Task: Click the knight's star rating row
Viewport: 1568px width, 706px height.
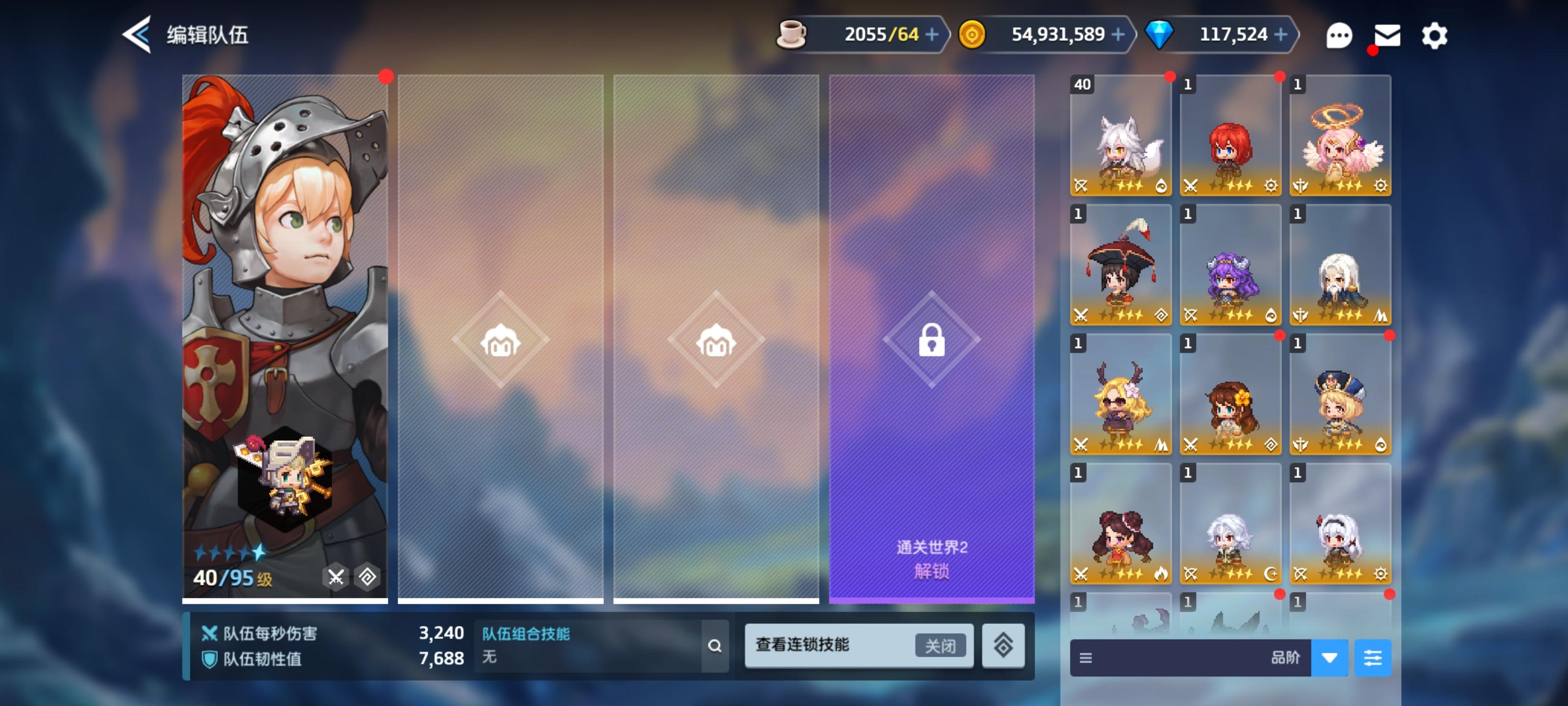Action: (228, 553)
